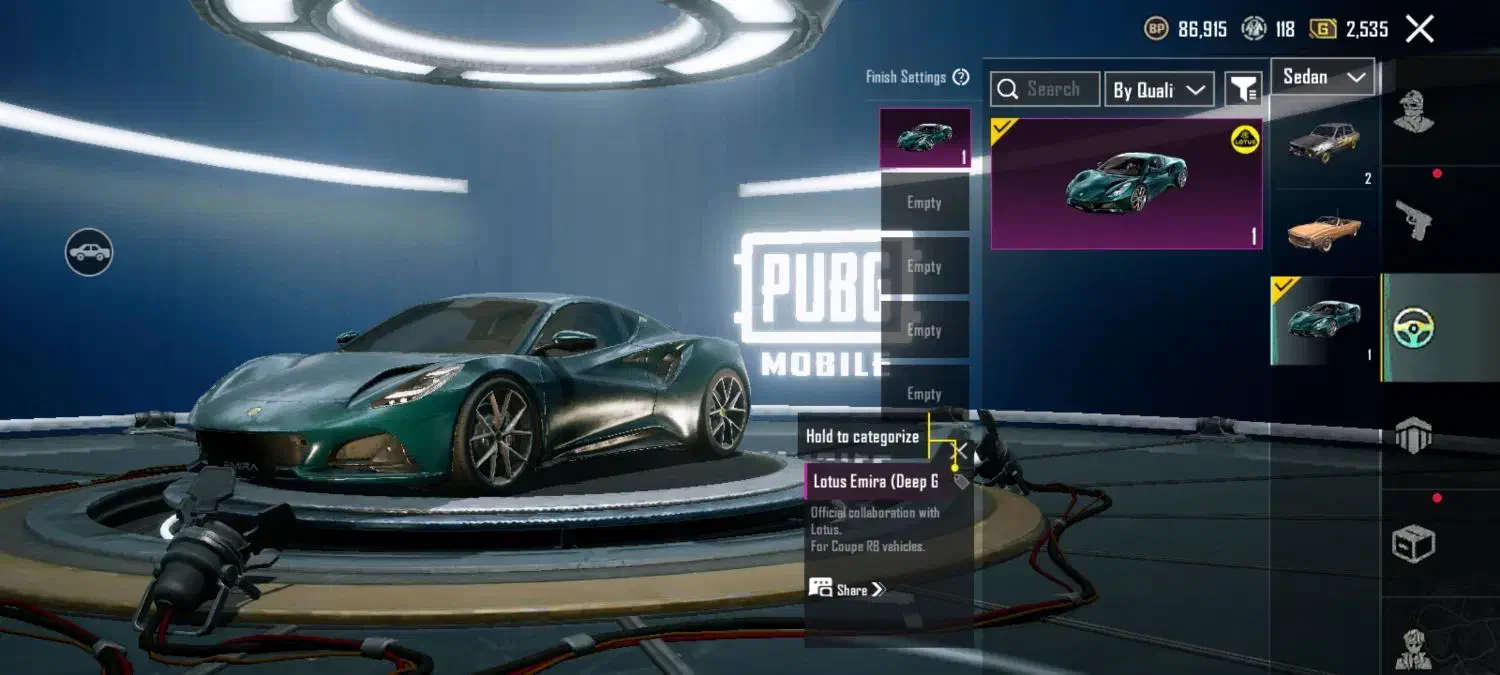Image resolution: width=1500 pixels, height=675 pixels.
Task: Click the tag icon beside Lotus Emira name
Action: pyautogui.click(x=961, y=481)
